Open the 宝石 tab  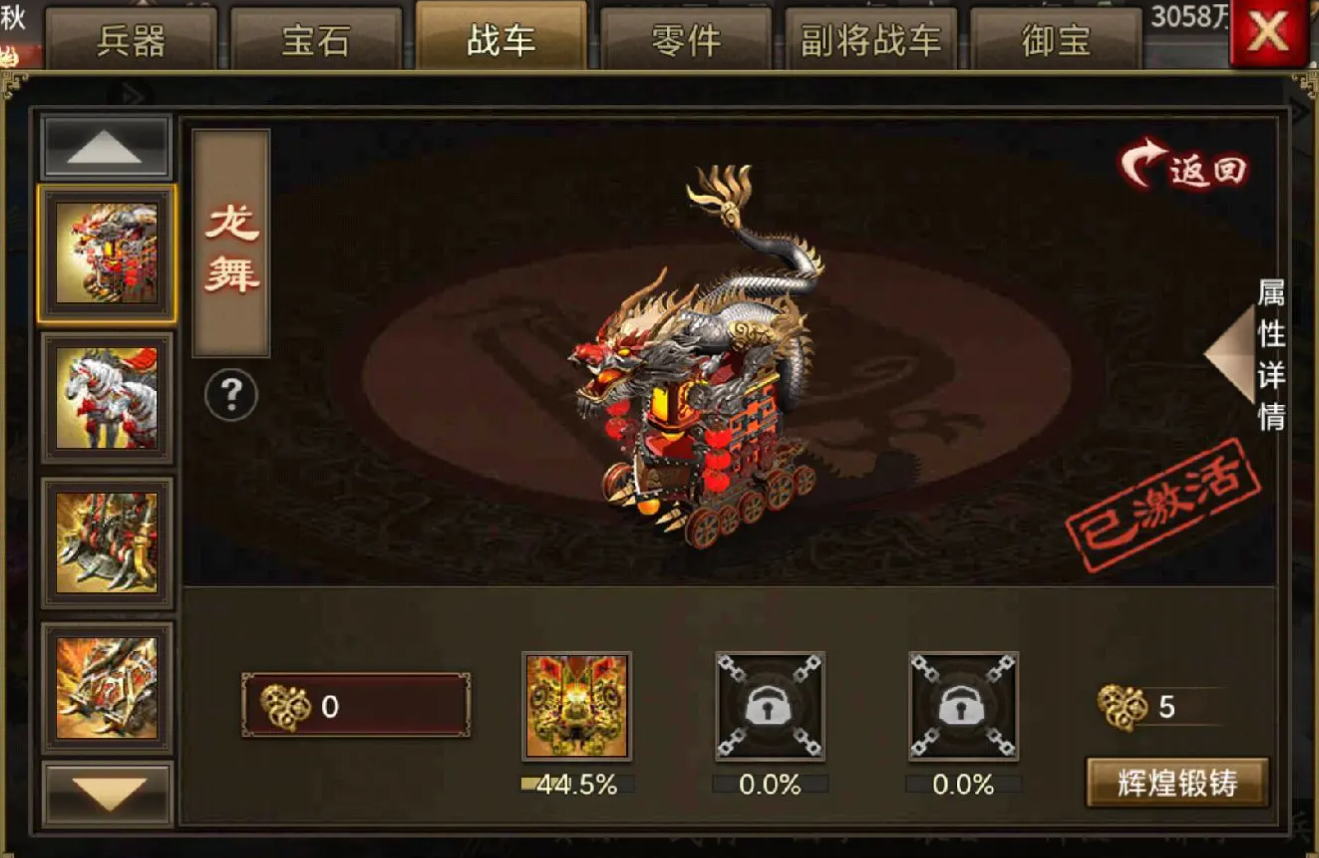(316, 41)
